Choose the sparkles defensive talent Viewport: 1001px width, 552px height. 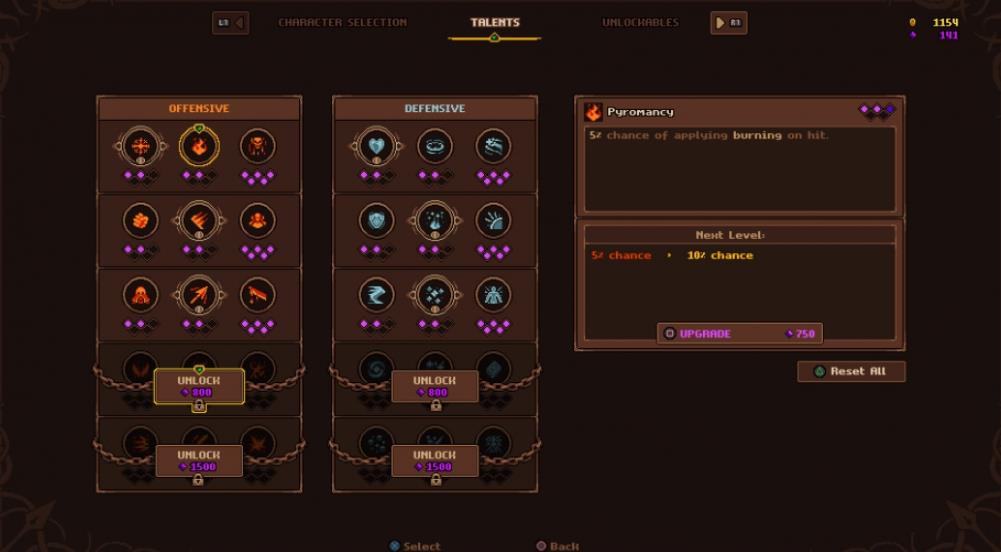click(x=435, y=294)
